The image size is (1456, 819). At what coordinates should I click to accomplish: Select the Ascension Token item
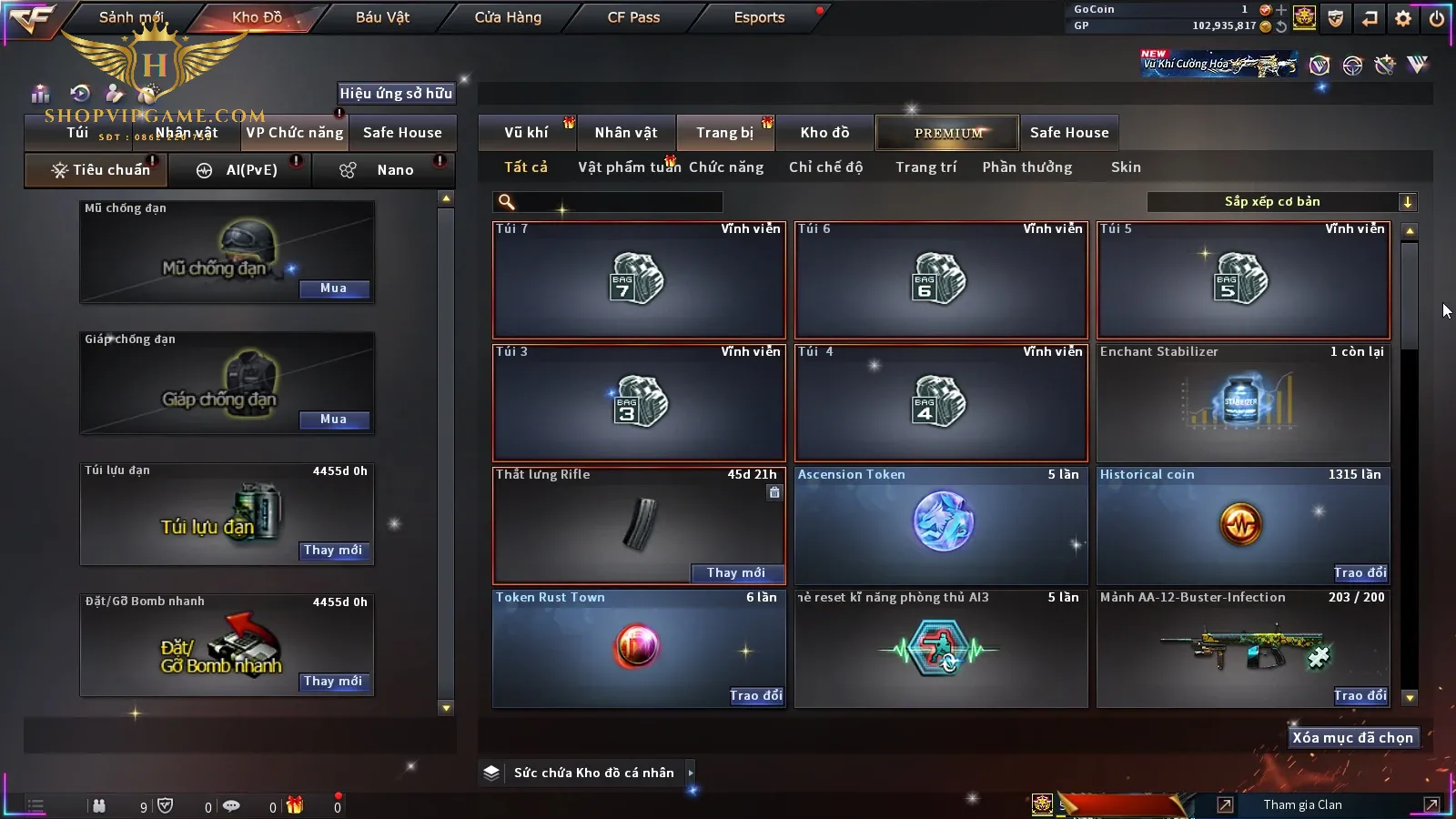pos(941,525)
